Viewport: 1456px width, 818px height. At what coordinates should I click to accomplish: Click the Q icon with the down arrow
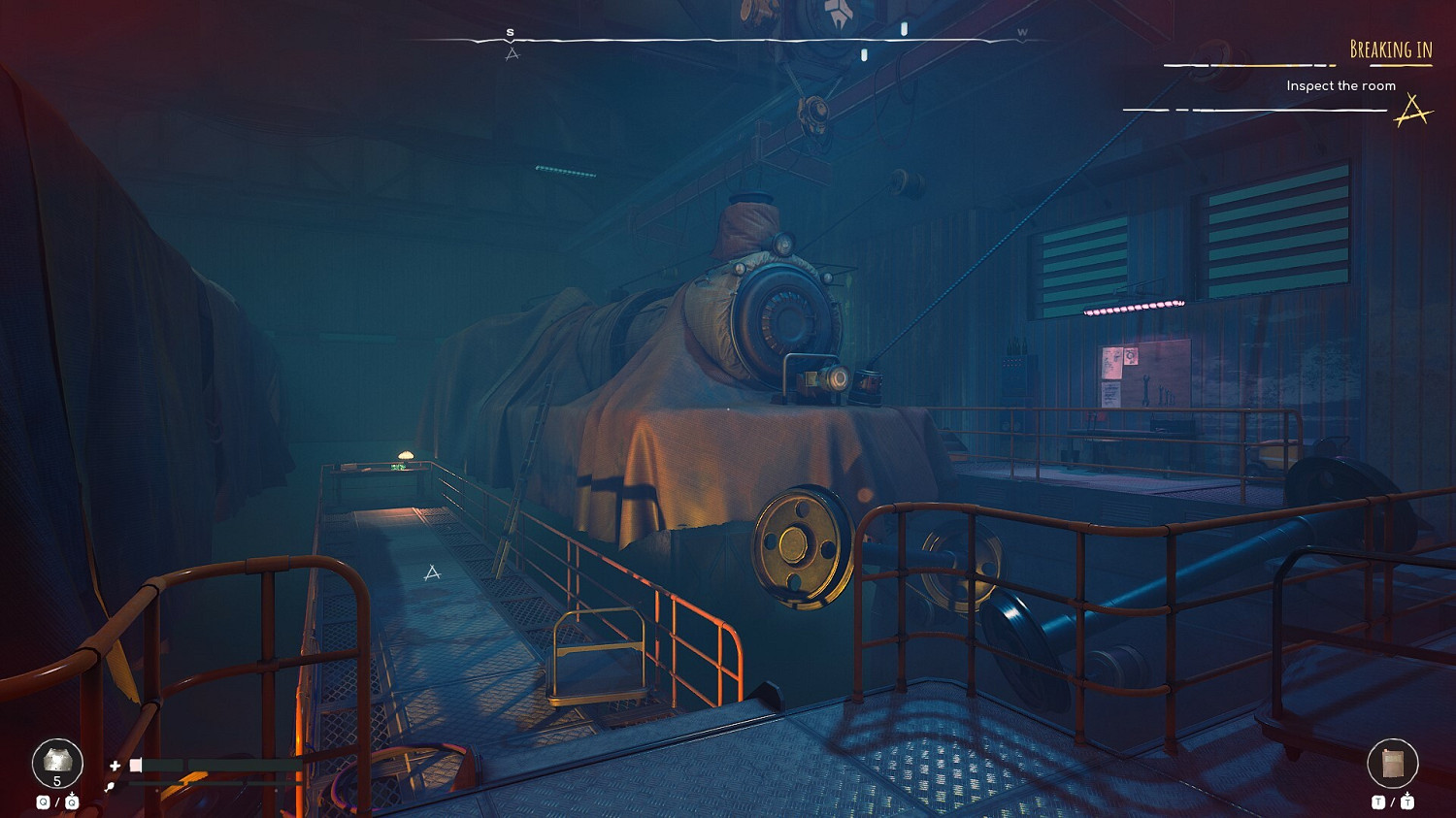[72, 800]
